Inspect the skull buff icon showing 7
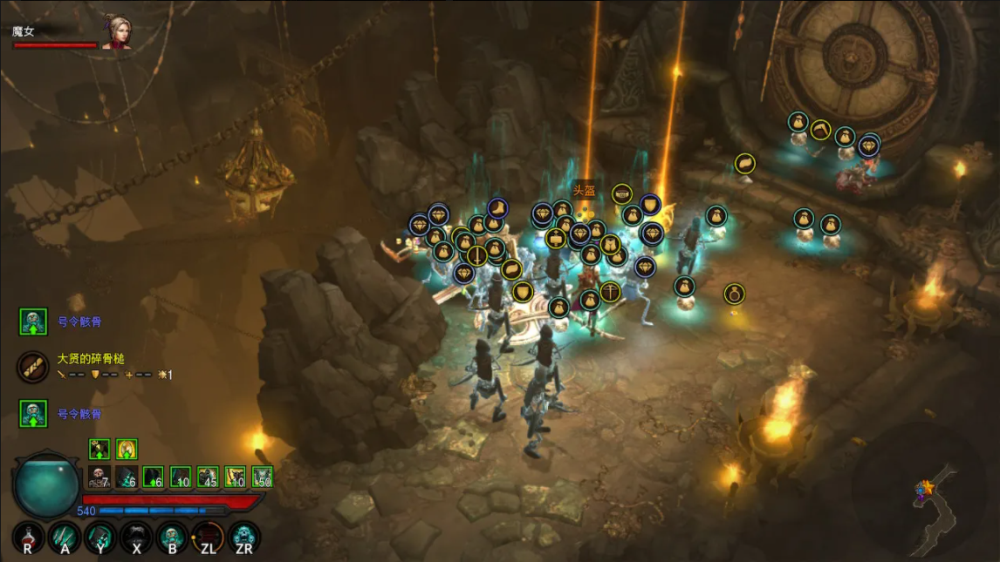Image resolution: width=1000 pixels, height=562 pixels. pyautogui.click(x=99, y=477)
